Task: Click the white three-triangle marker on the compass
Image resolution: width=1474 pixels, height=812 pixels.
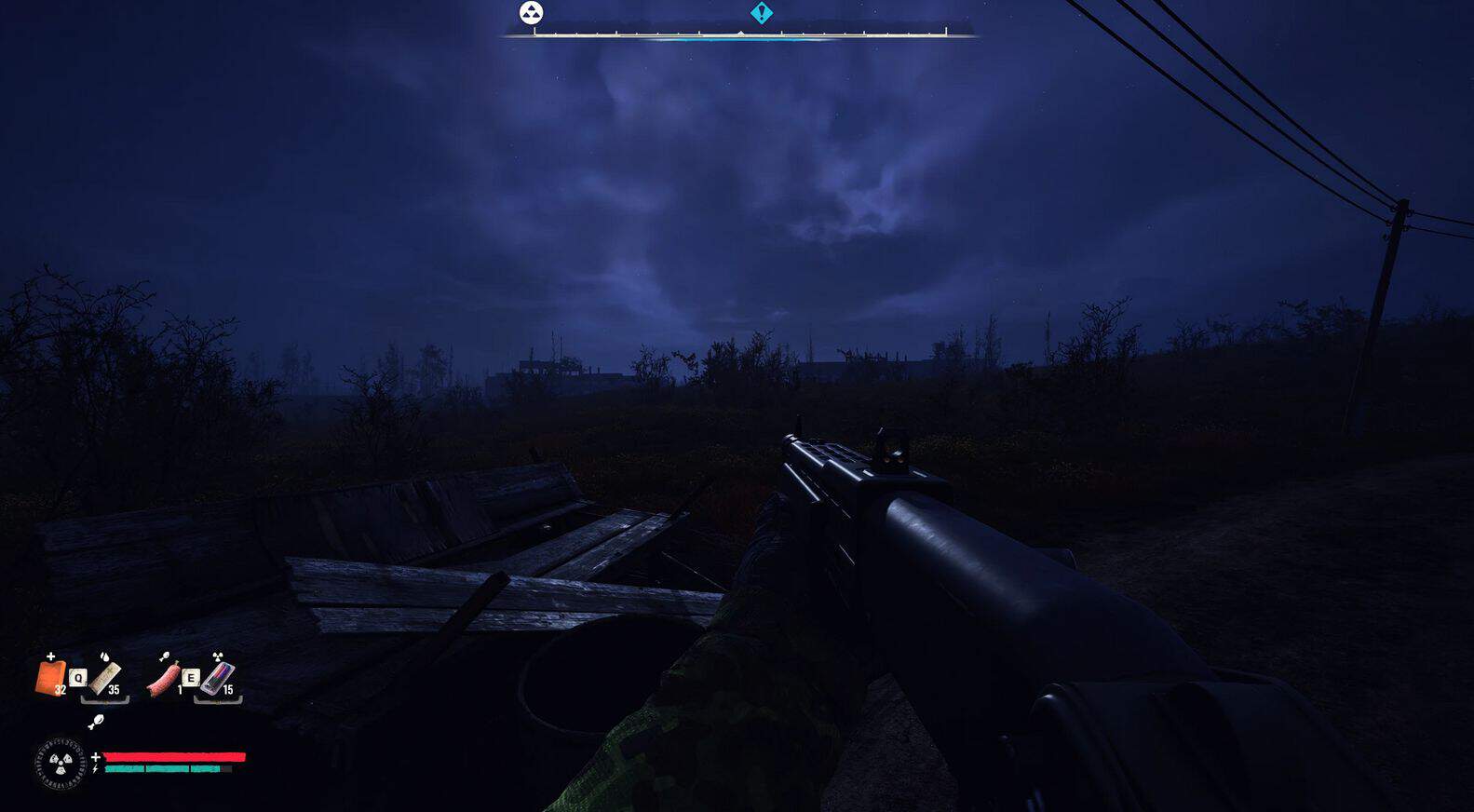Action: click(531, 13)
